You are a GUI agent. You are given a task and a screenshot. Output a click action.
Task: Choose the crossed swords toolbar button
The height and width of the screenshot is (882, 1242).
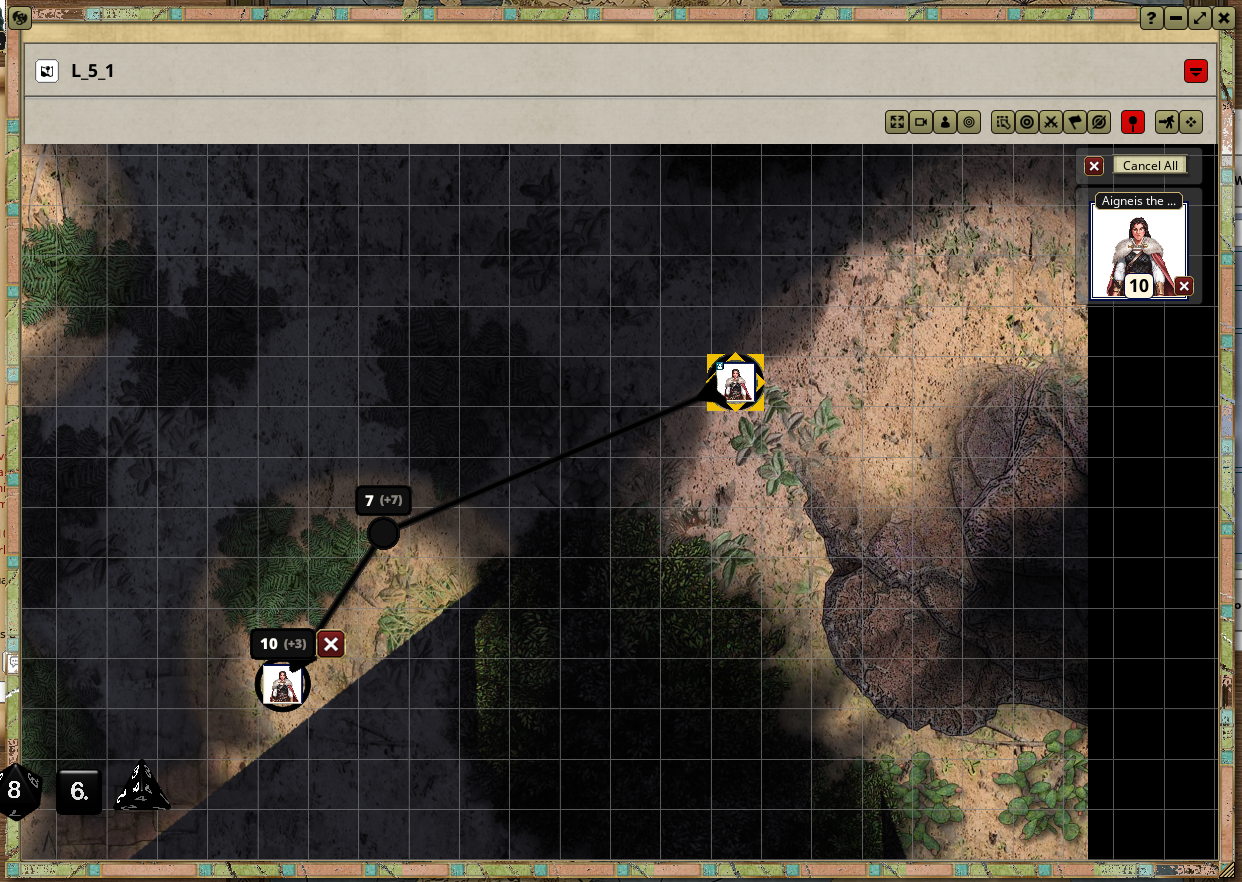pos(1050,122)
